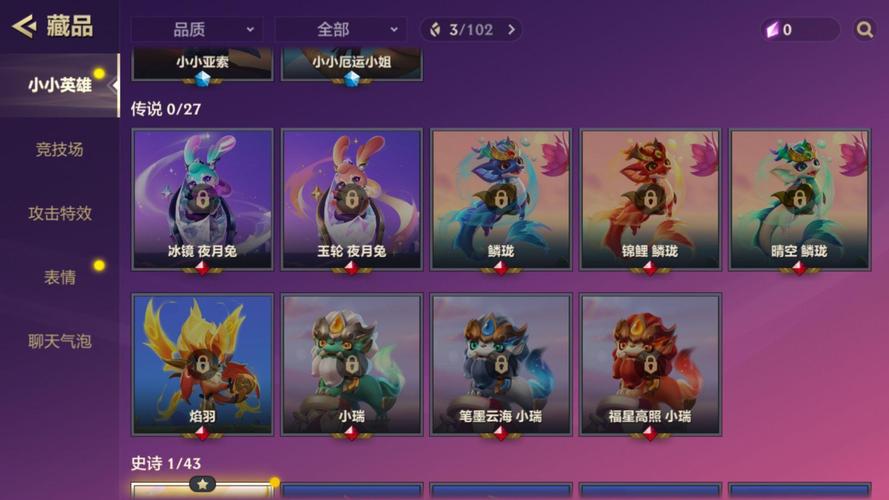This screenshot has width=889, height=500.
Task: Open the 品质 sort dropdown
Action: (196, 29)
